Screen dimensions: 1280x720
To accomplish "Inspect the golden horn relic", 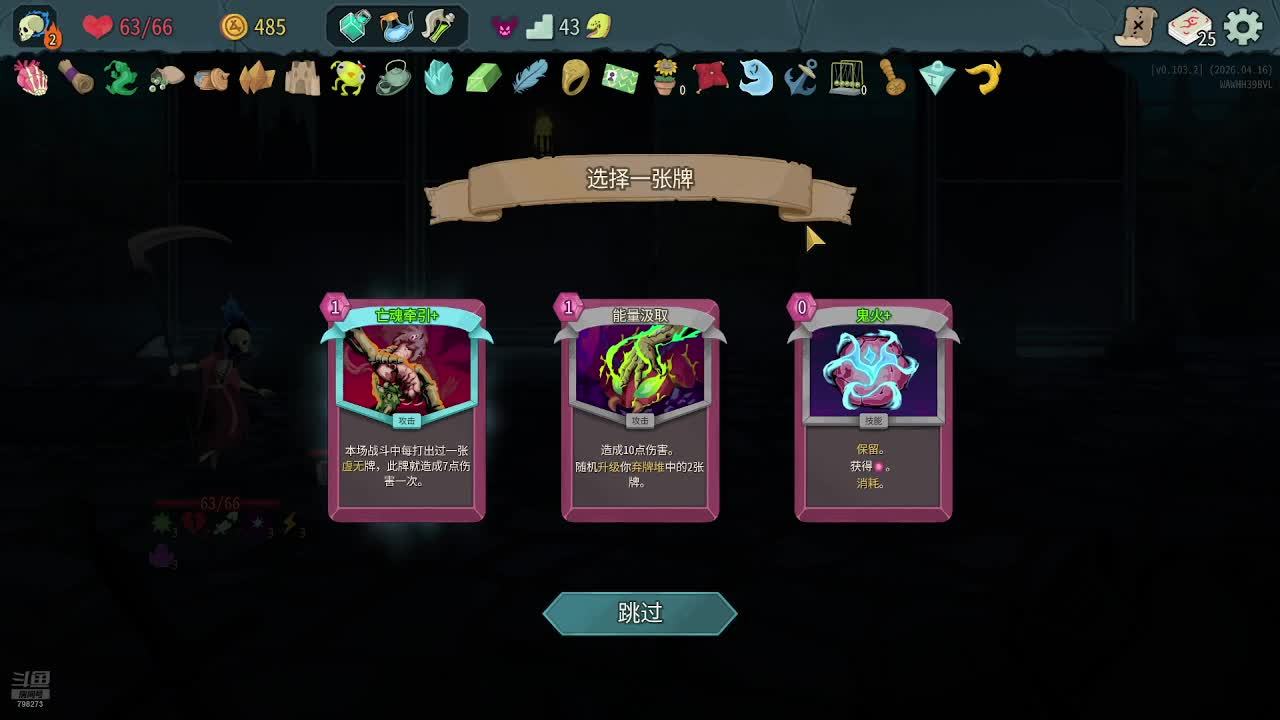I will pos(984,77).
